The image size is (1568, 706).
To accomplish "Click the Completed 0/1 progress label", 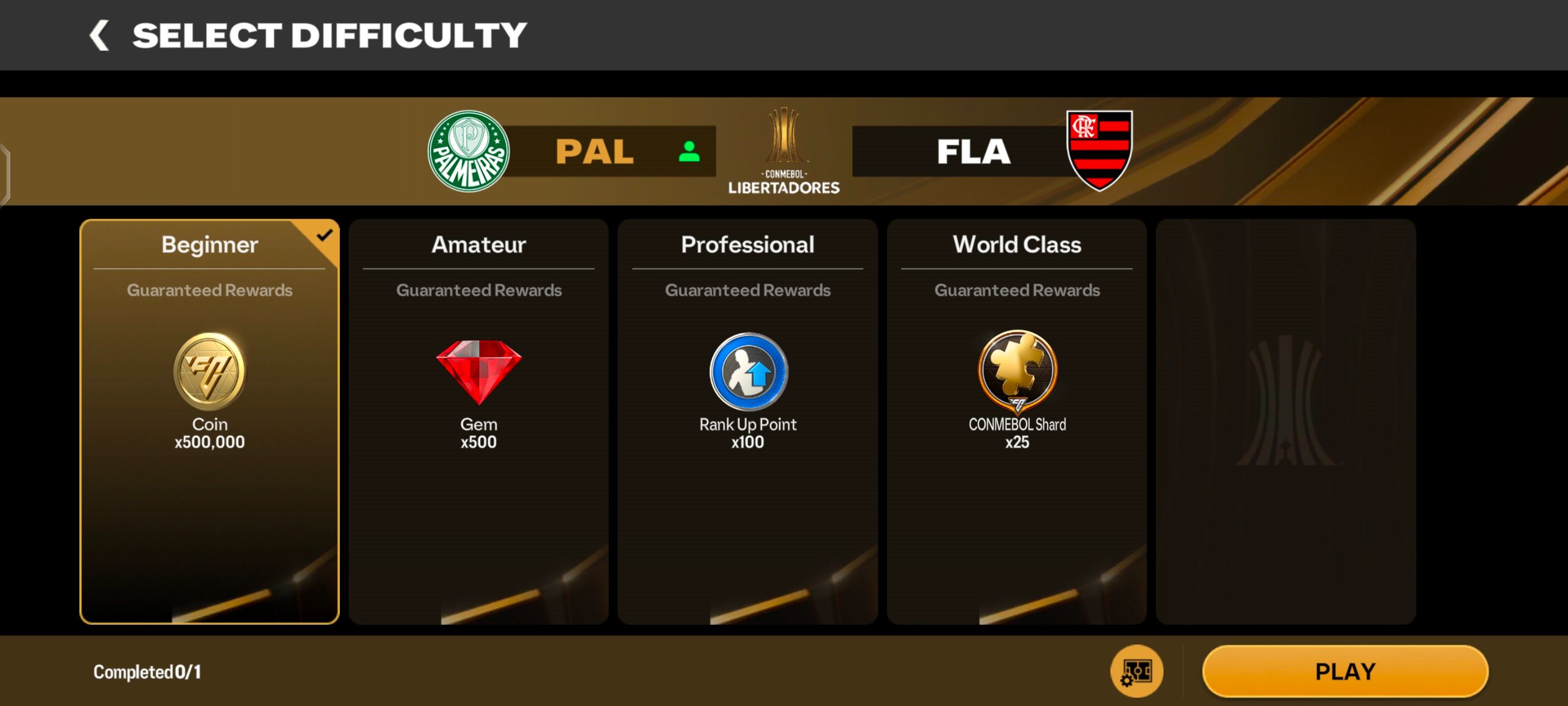I will click(148, 671).
